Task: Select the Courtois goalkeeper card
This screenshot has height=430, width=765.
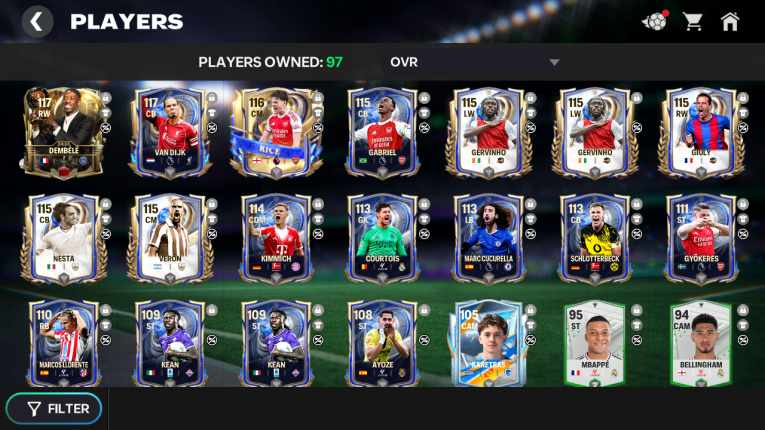Action: coord(381,238)
